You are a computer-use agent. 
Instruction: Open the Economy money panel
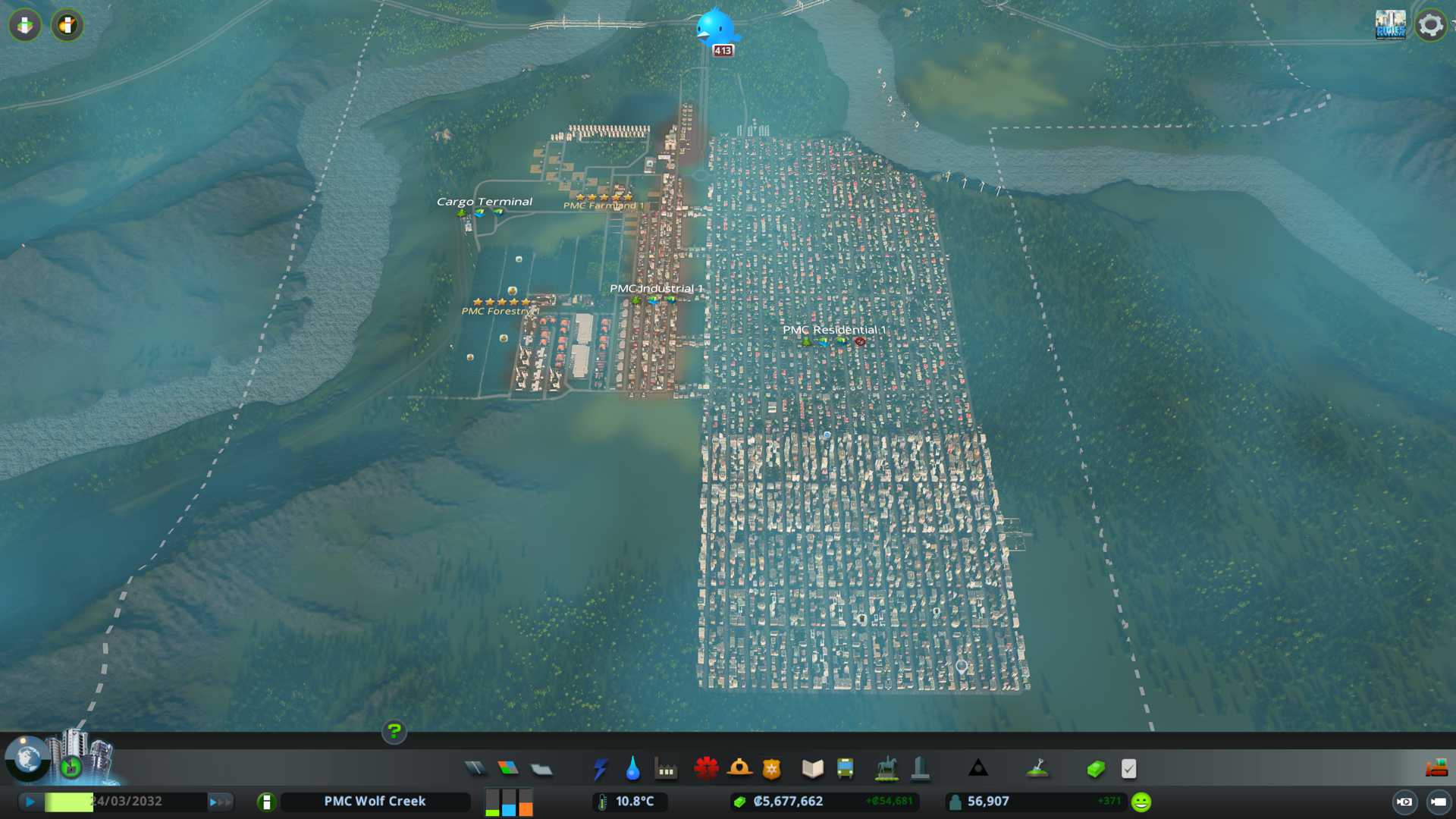pyautogui.click(x=1095, y=769)
